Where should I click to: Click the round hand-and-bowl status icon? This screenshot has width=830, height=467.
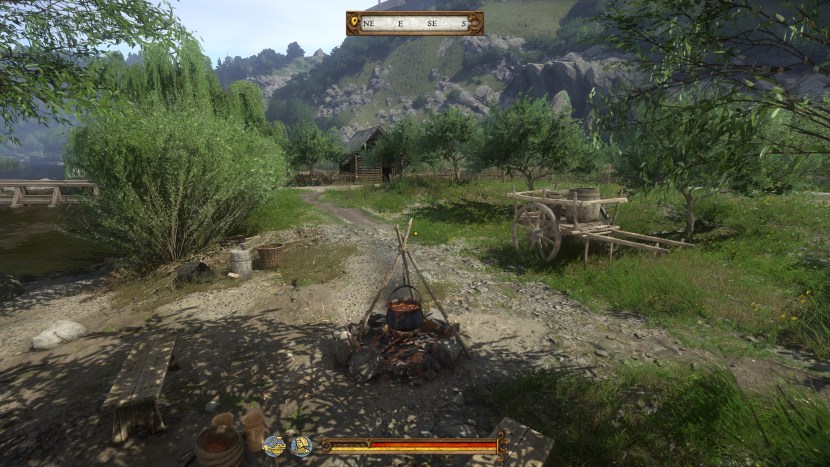[274, 446]
